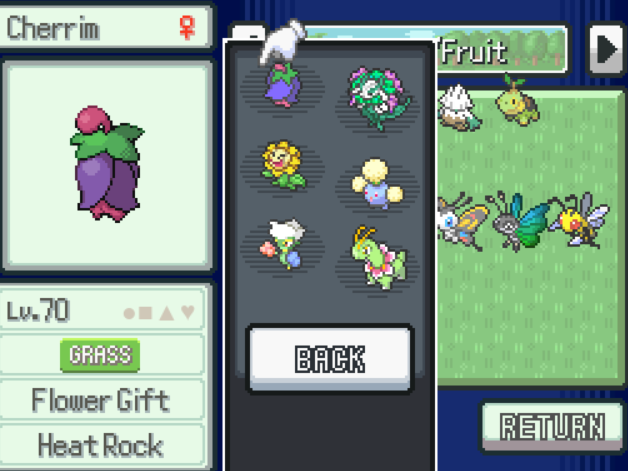The image size is (628, 471).
Task: Select Cherrim in the party panel
Action: 285,84
